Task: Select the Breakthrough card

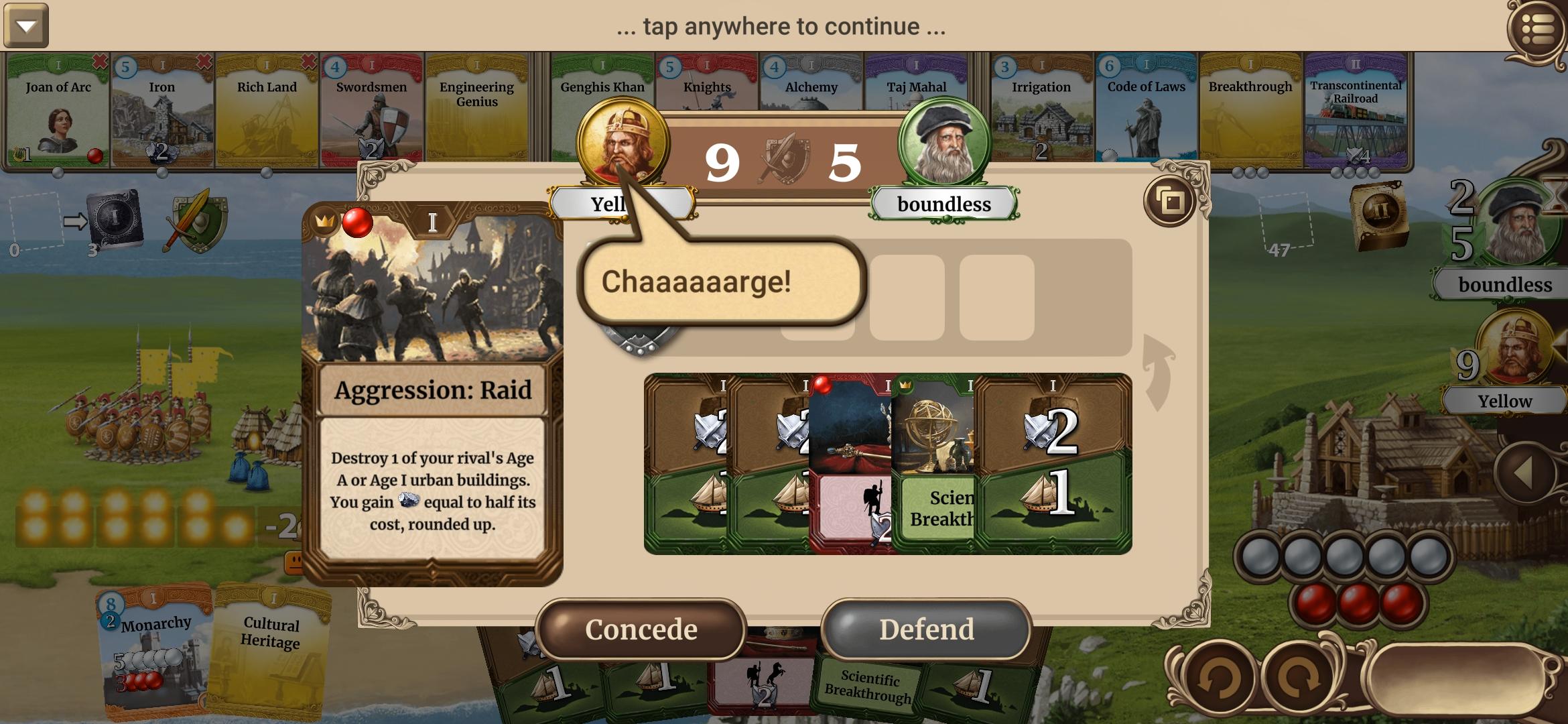Action: pyautogui.click(x=1250, y=111)
